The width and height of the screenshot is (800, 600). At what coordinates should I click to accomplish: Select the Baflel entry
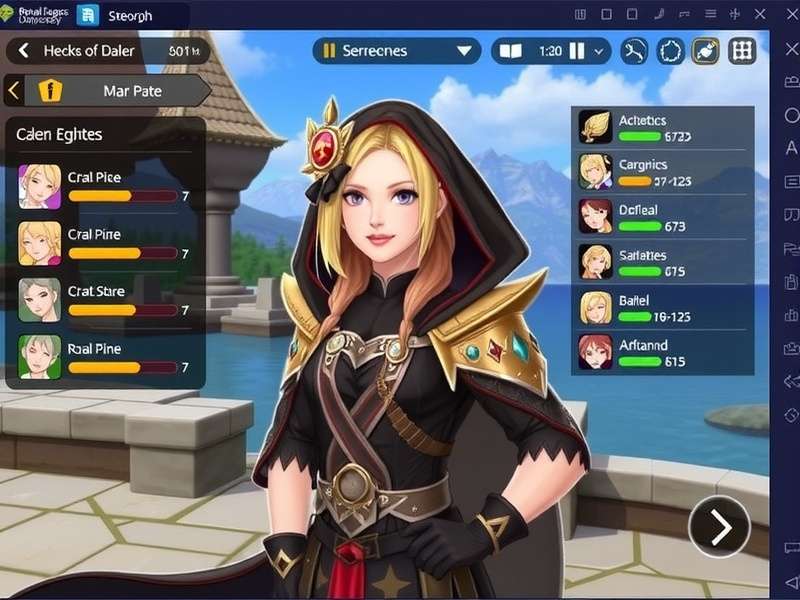(x=662, y=307)
